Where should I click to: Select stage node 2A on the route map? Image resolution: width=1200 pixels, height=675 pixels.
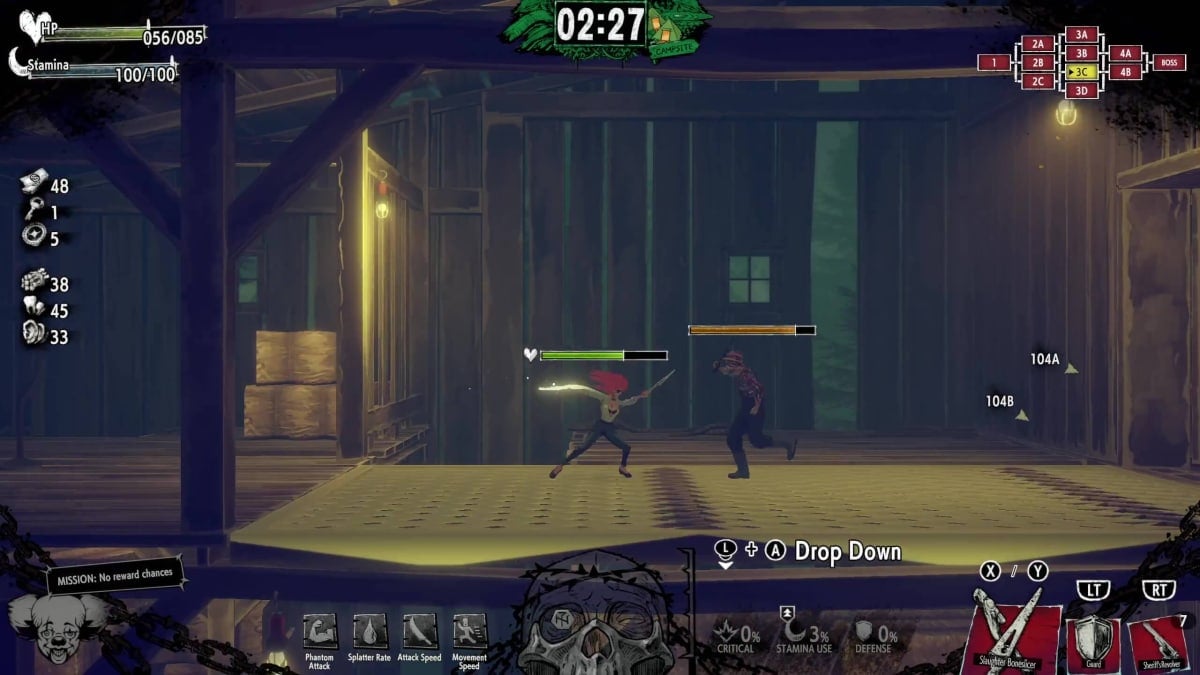1038,44
